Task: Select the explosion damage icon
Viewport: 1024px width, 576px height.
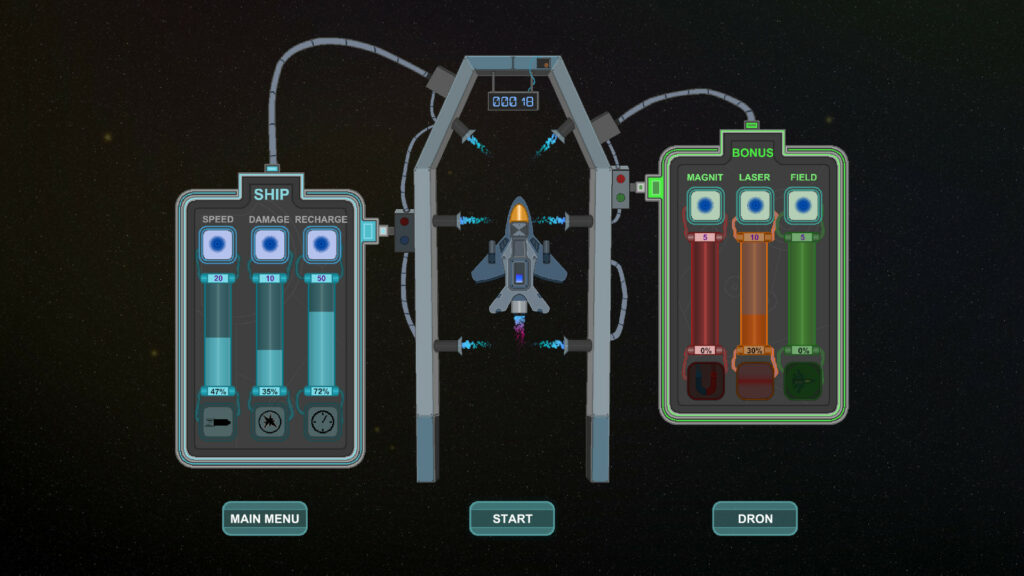Action: click(x=269, y=420)
